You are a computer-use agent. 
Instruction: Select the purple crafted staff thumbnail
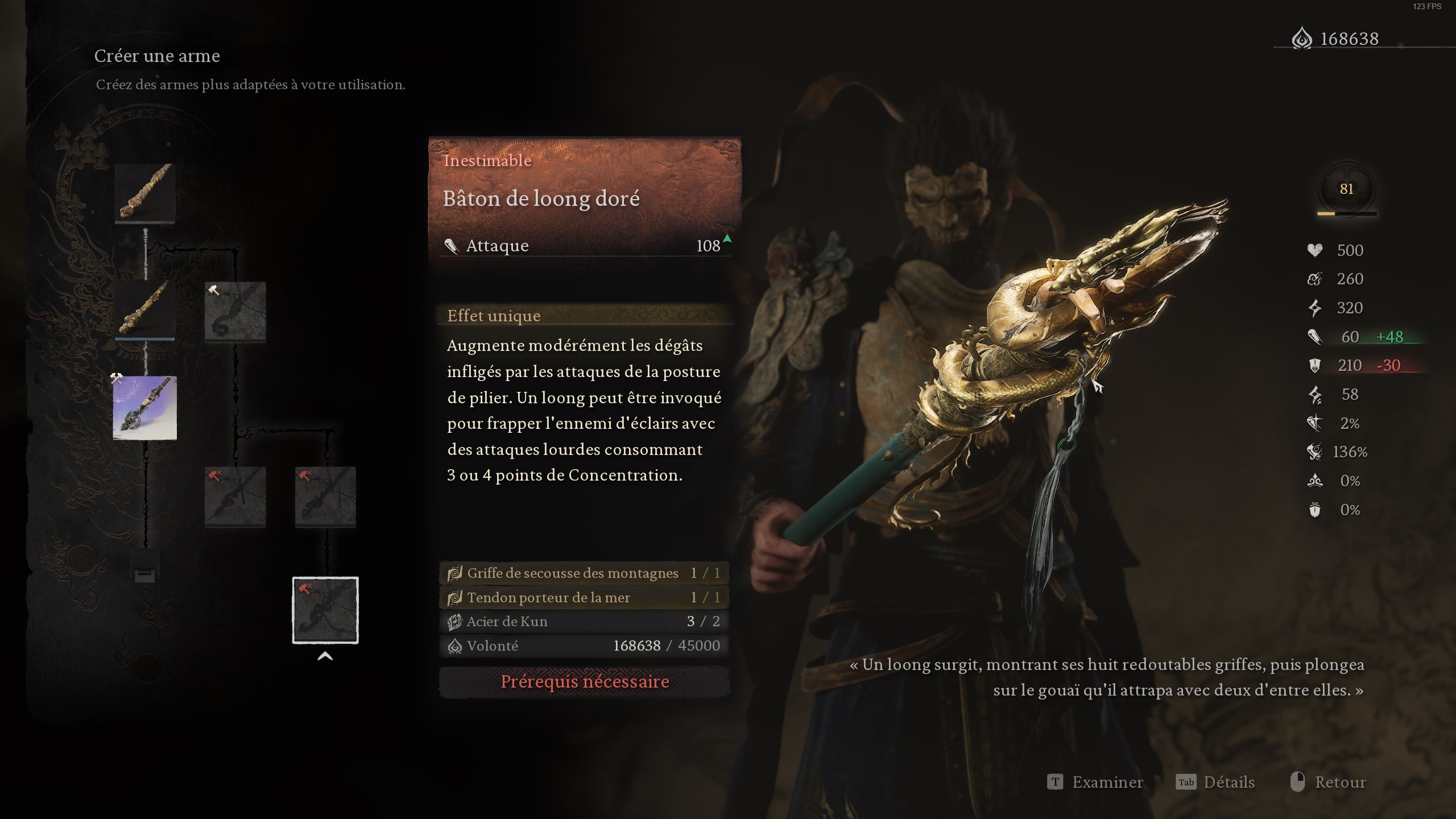coord(146,408)
